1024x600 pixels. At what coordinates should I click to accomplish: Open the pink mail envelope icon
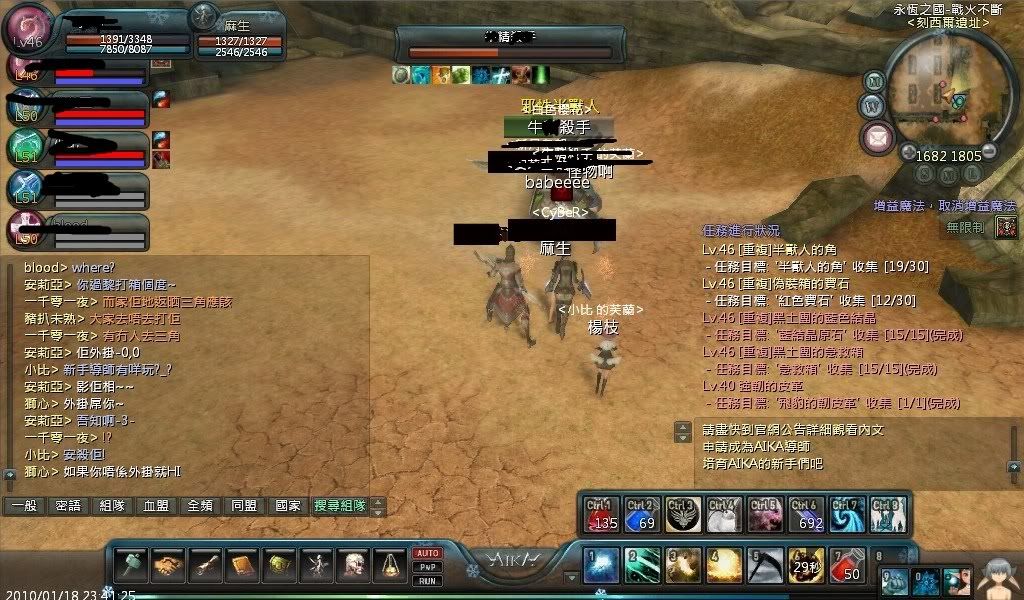pyautogui.click(x=879, y=136)
